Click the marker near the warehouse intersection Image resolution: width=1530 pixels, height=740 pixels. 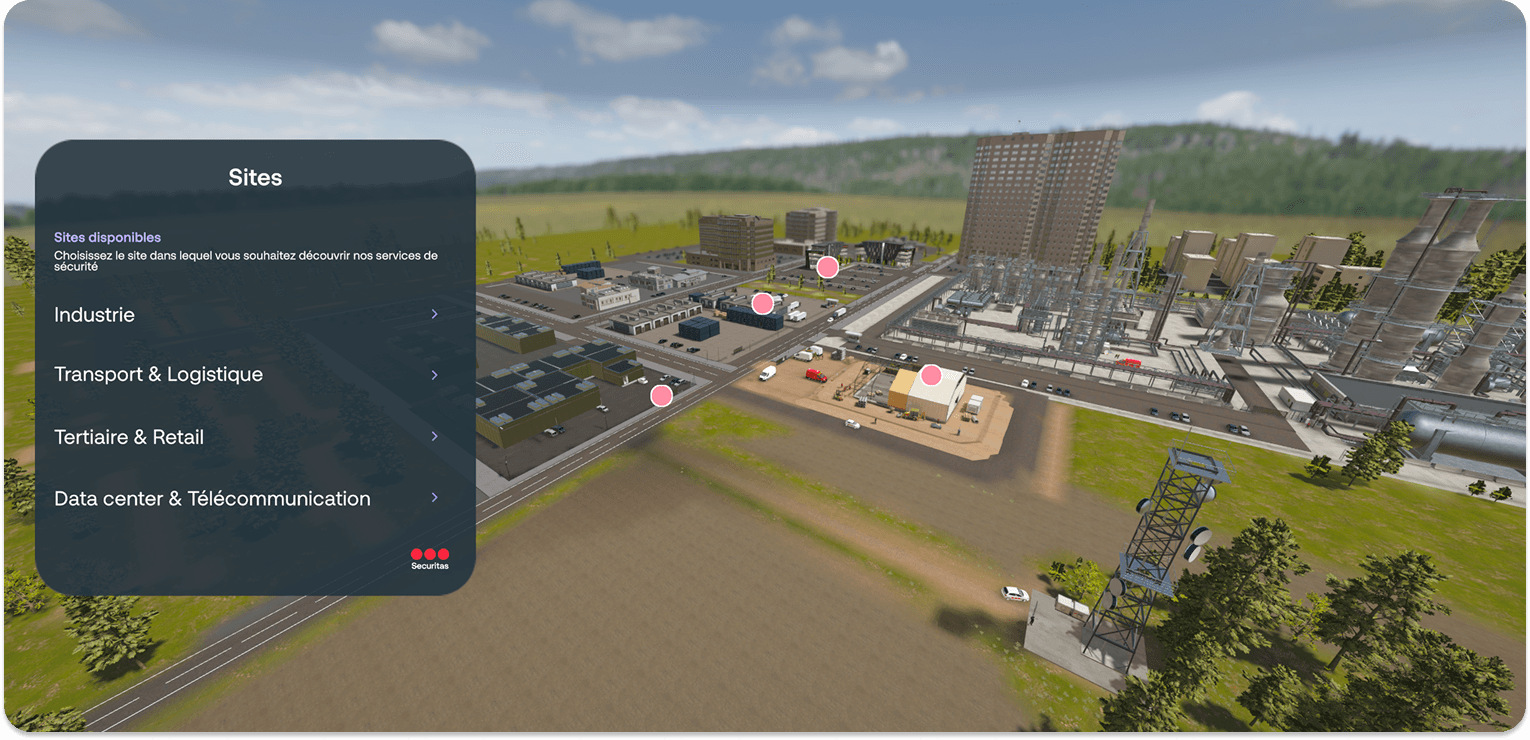pos(762,301)
